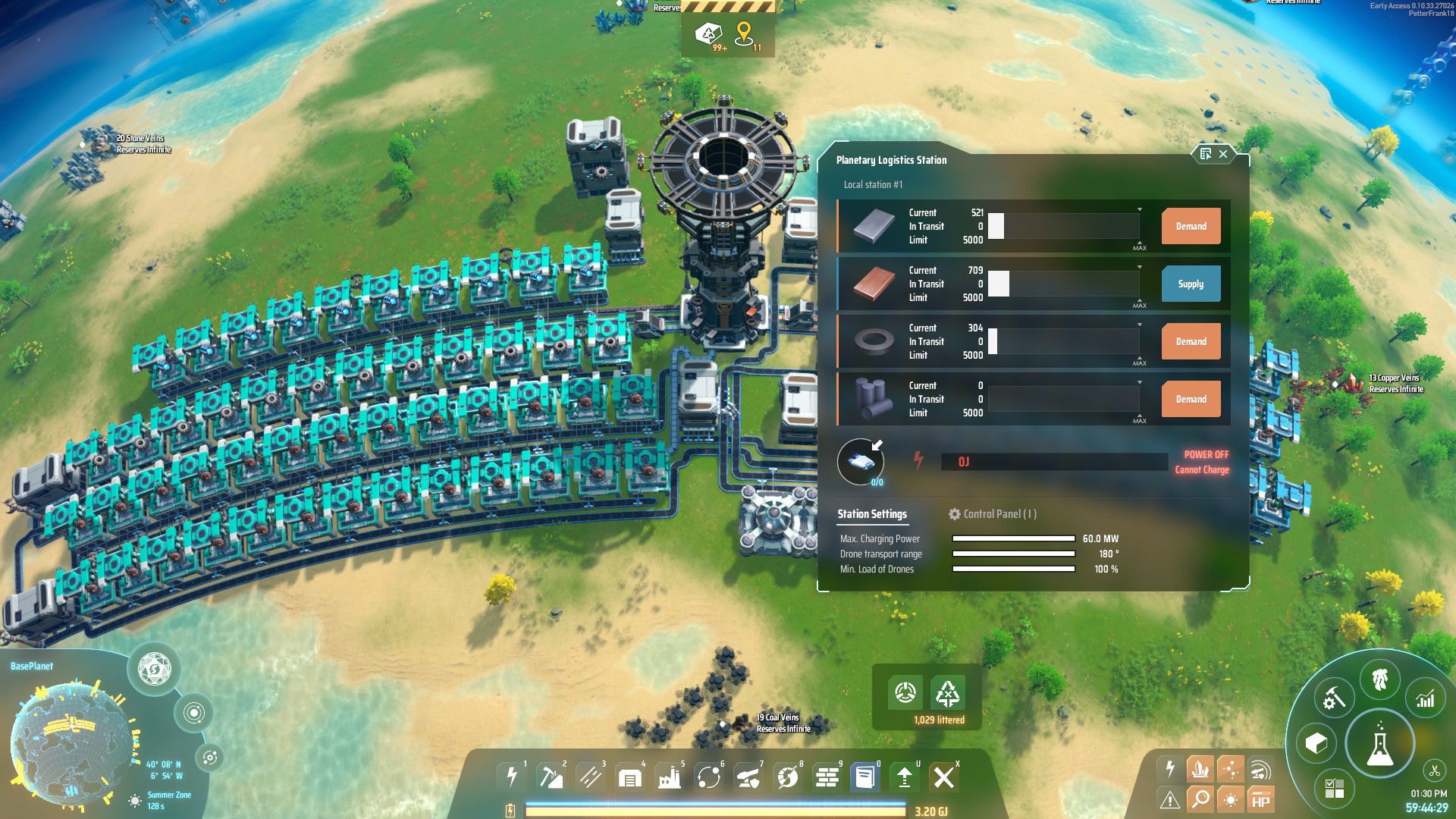Adjust the Max. Charging Power slider
Viewport: 1456px width, 819px height.
point(1013,539)
